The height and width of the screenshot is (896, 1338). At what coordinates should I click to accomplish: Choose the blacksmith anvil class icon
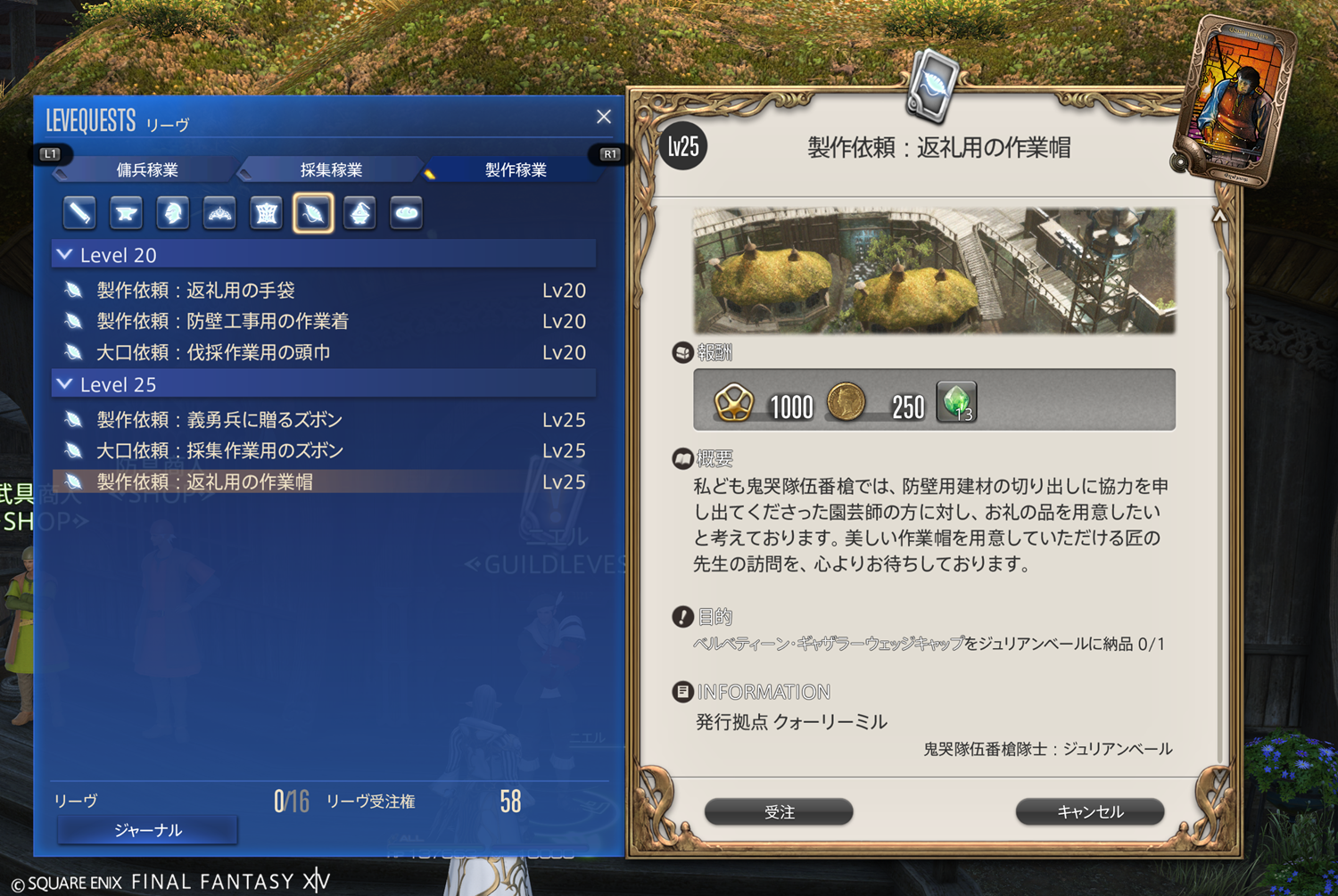(127, 213)
